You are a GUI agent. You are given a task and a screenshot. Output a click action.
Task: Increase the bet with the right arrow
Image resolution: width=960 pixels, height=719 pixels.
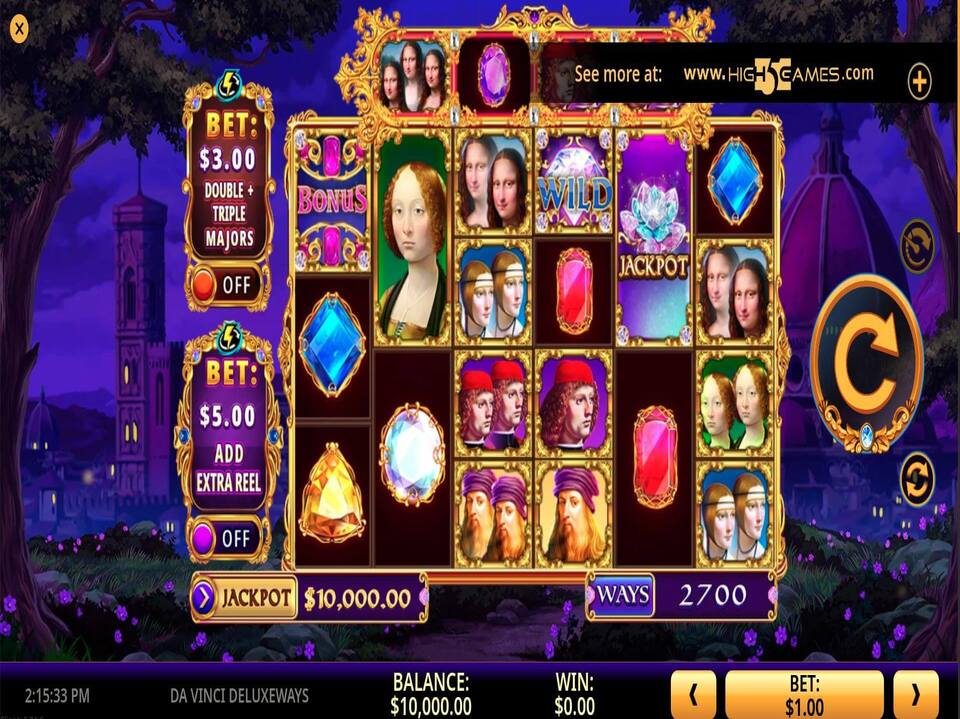coord(914,693)
